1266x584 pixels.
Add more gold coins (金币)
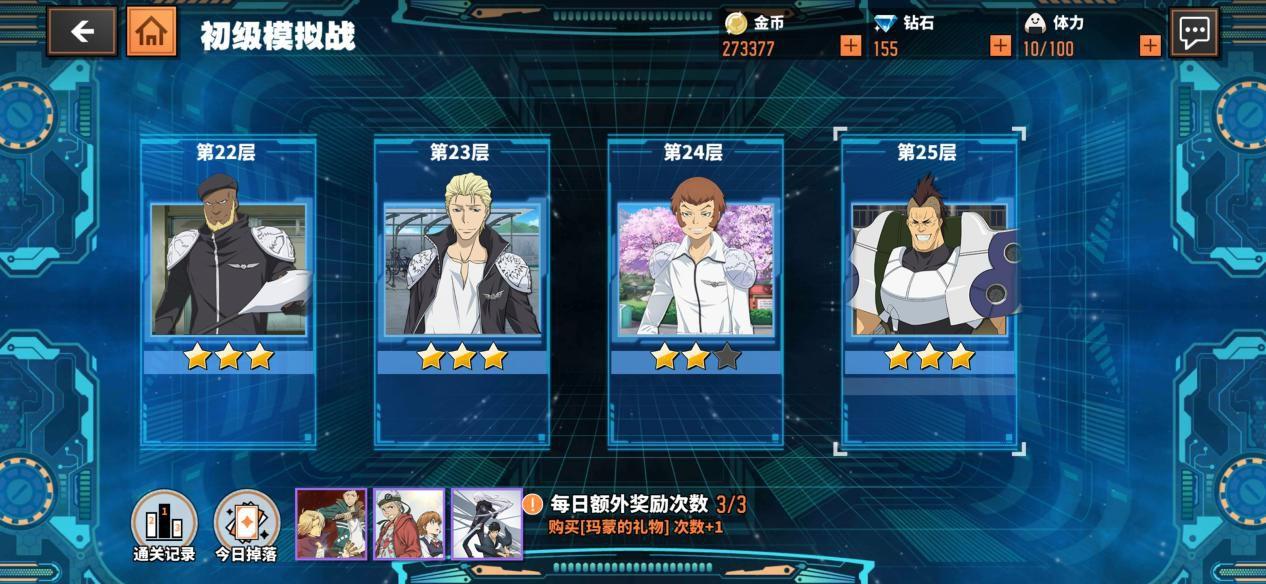(850, 46)
